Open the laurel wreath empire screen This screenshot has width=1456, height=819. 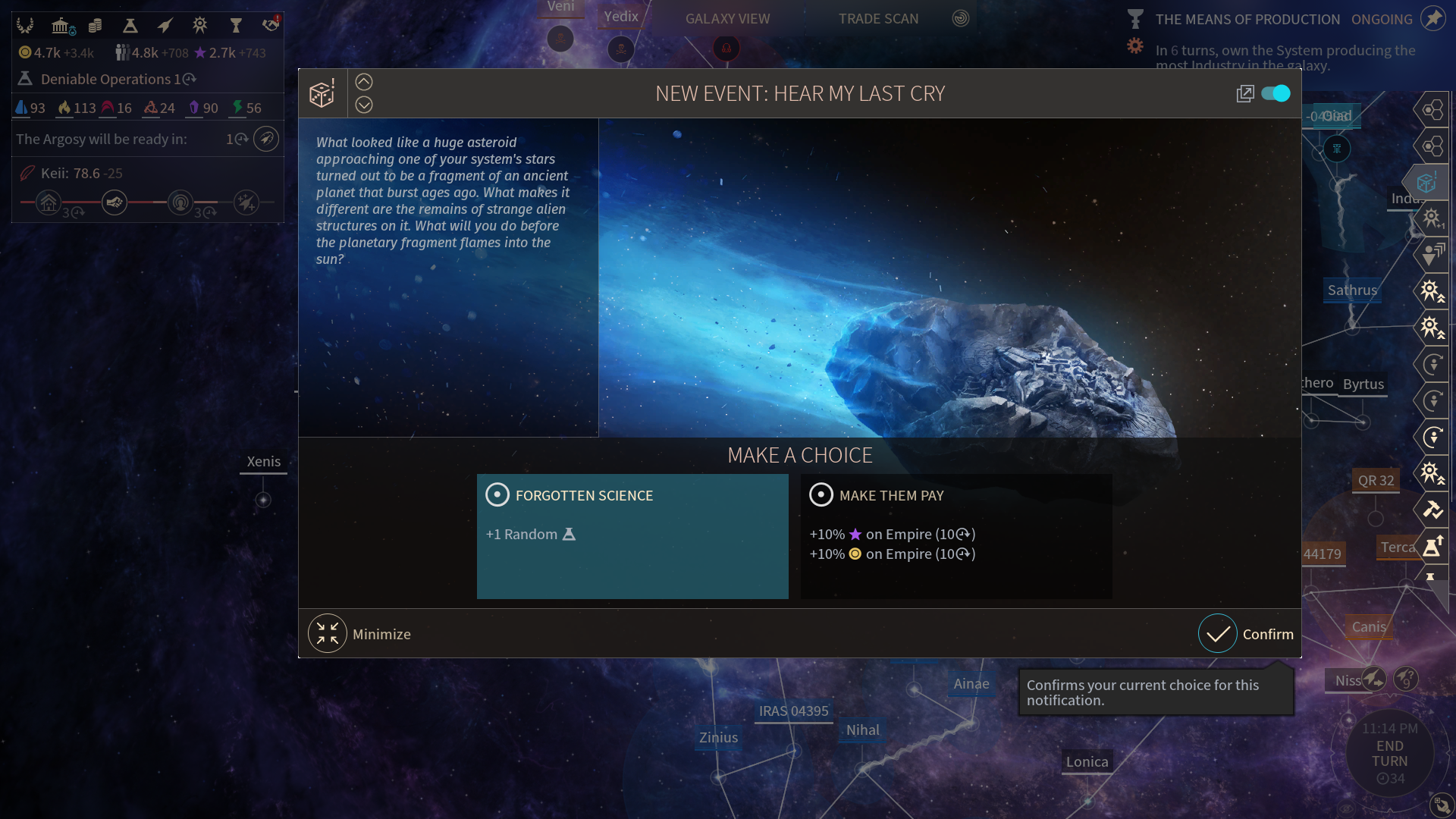(25, 26)
